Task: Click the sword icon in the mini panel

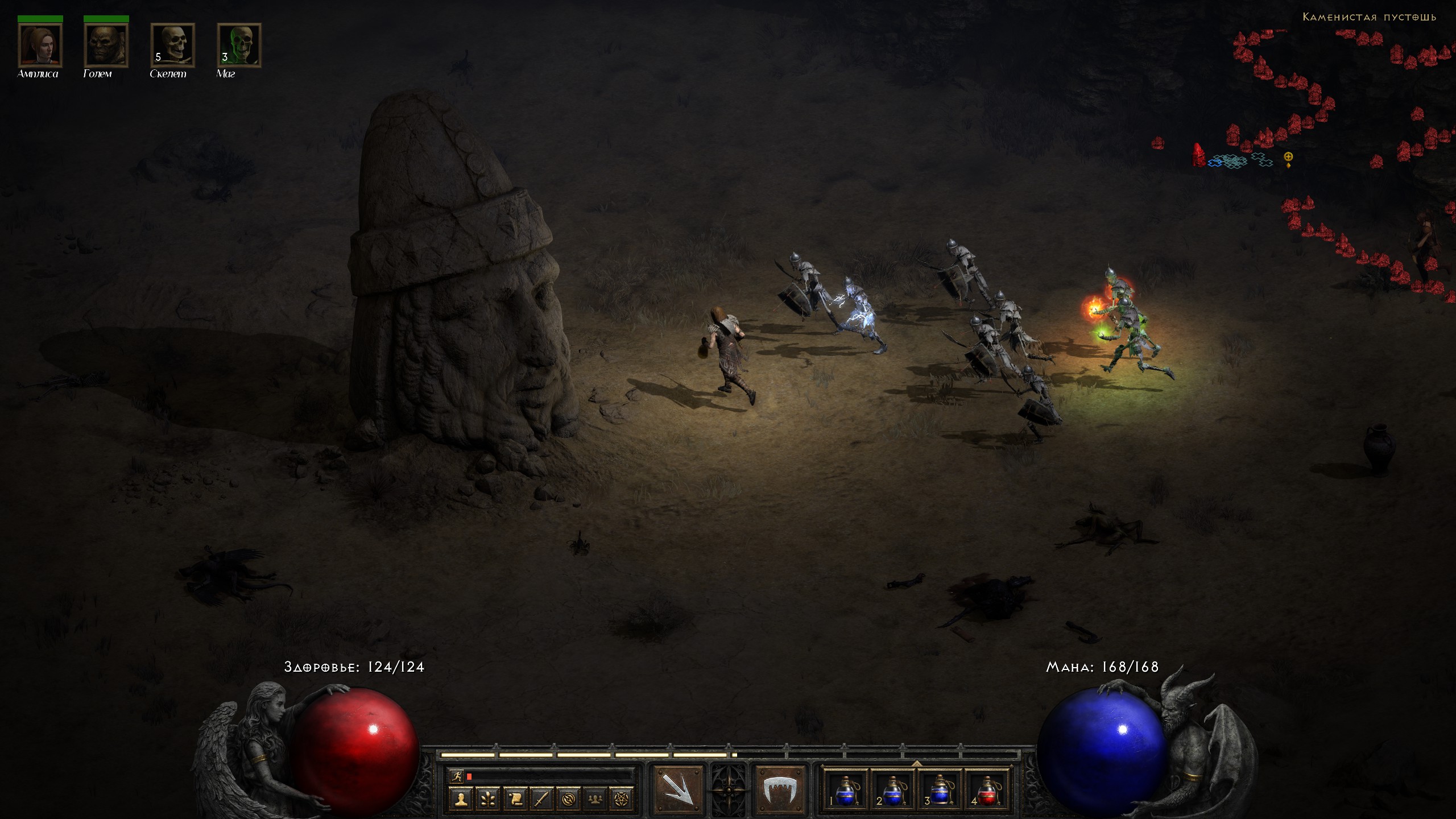Action: click(541, 799)
